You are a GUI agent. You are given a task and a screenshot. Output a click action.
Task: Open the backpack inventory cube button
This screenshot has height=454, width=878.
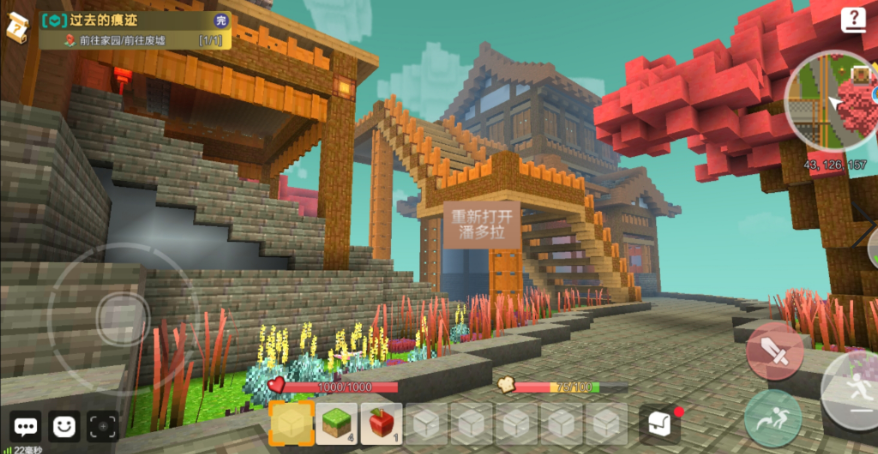pos(659,424)
